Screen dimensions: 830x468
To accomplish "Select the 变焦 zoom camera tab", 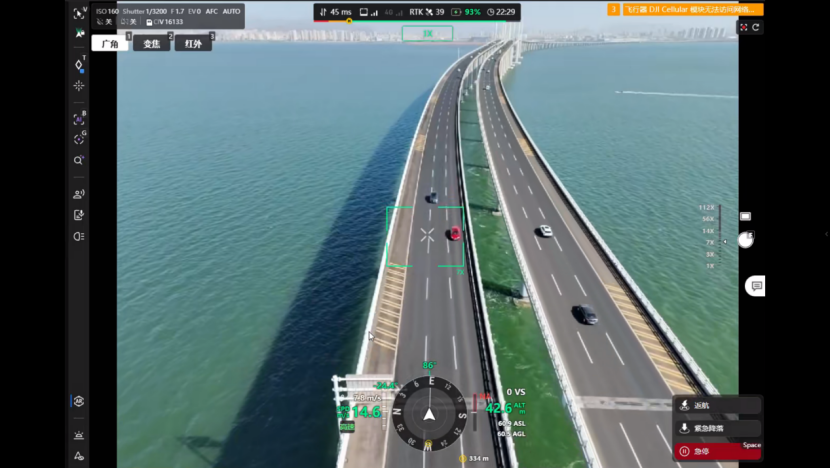I will coord(151,44).
